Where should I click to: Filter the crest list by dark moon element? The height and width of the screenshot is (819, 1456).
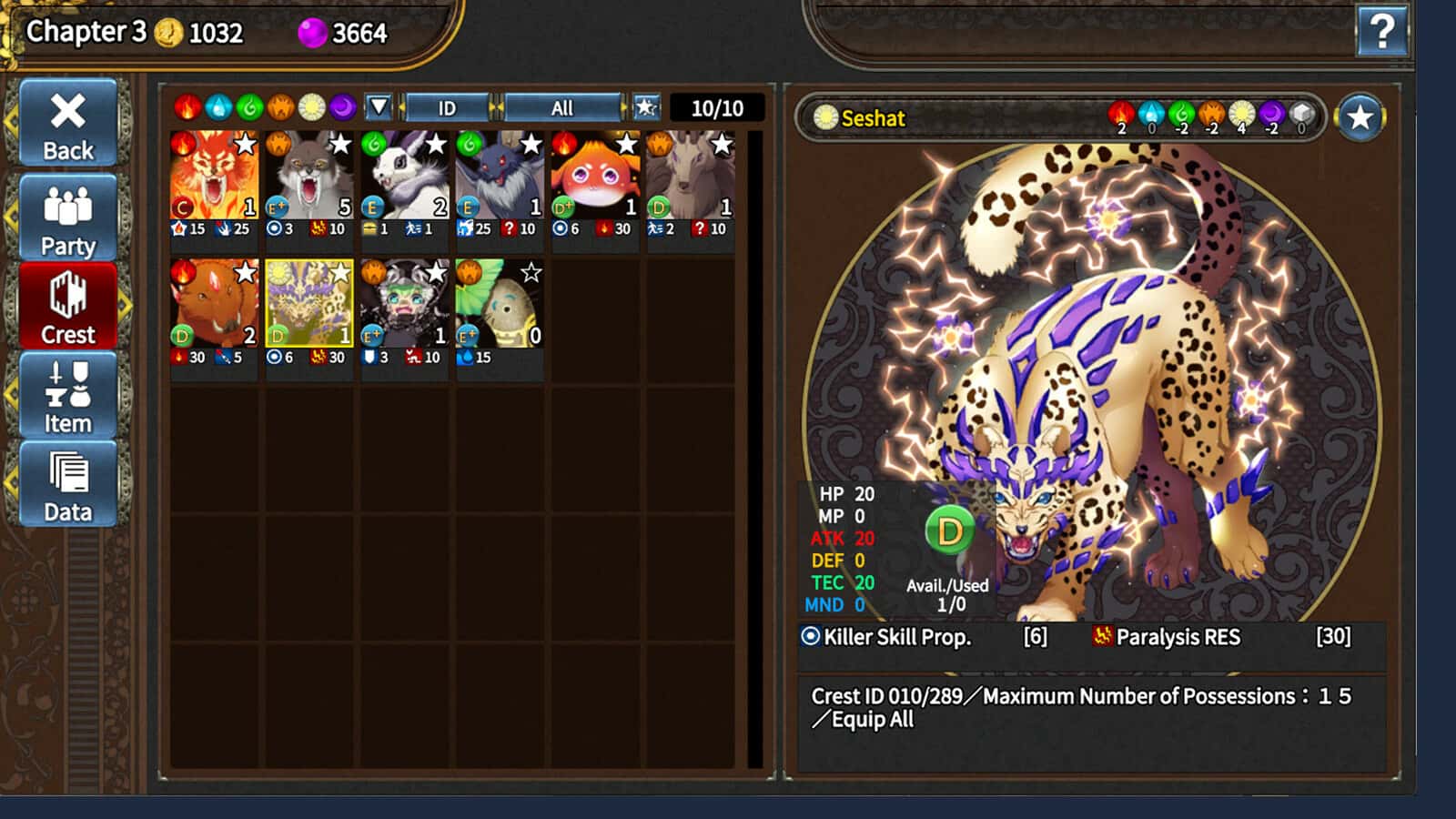click(x=342, y=107)
